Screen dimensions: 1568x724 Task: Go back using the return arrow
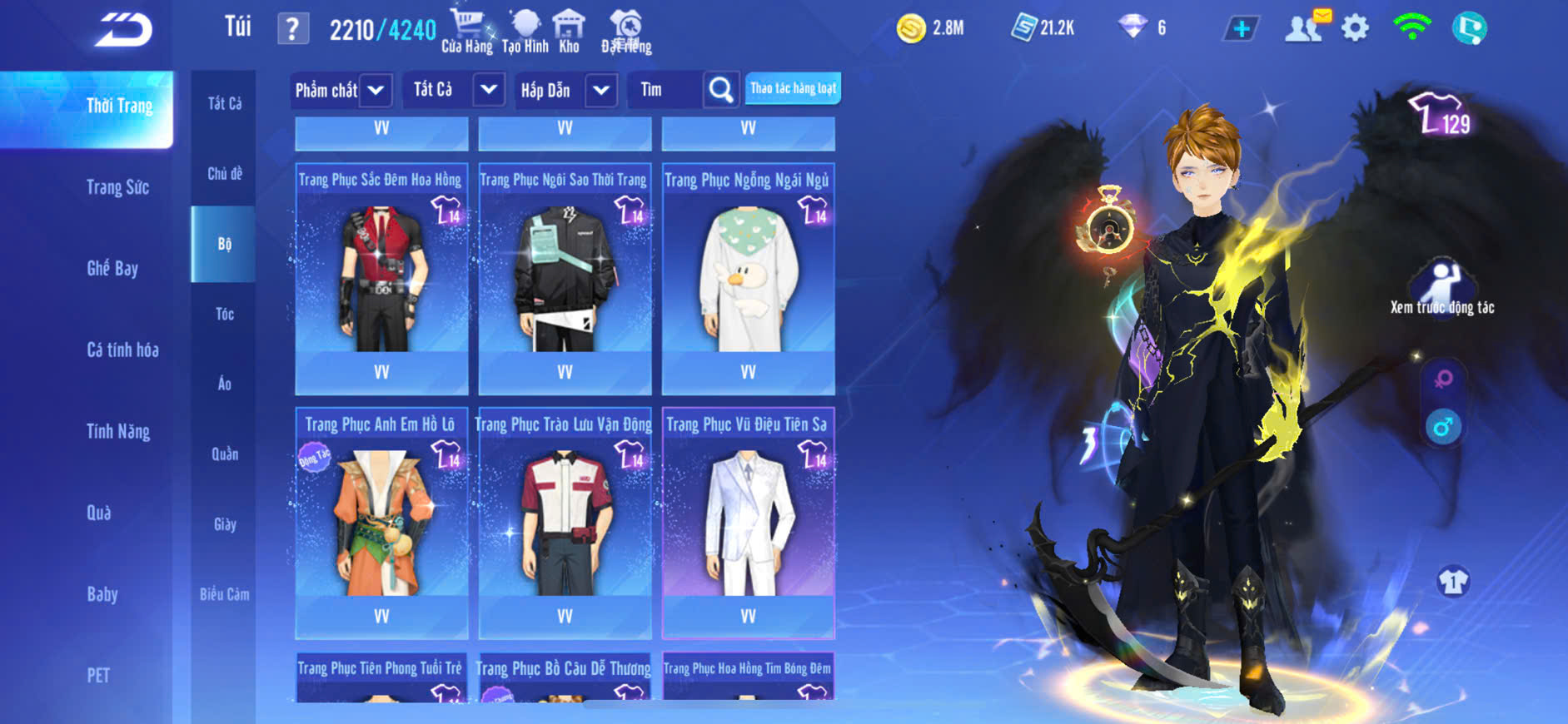tap(123, 31)
